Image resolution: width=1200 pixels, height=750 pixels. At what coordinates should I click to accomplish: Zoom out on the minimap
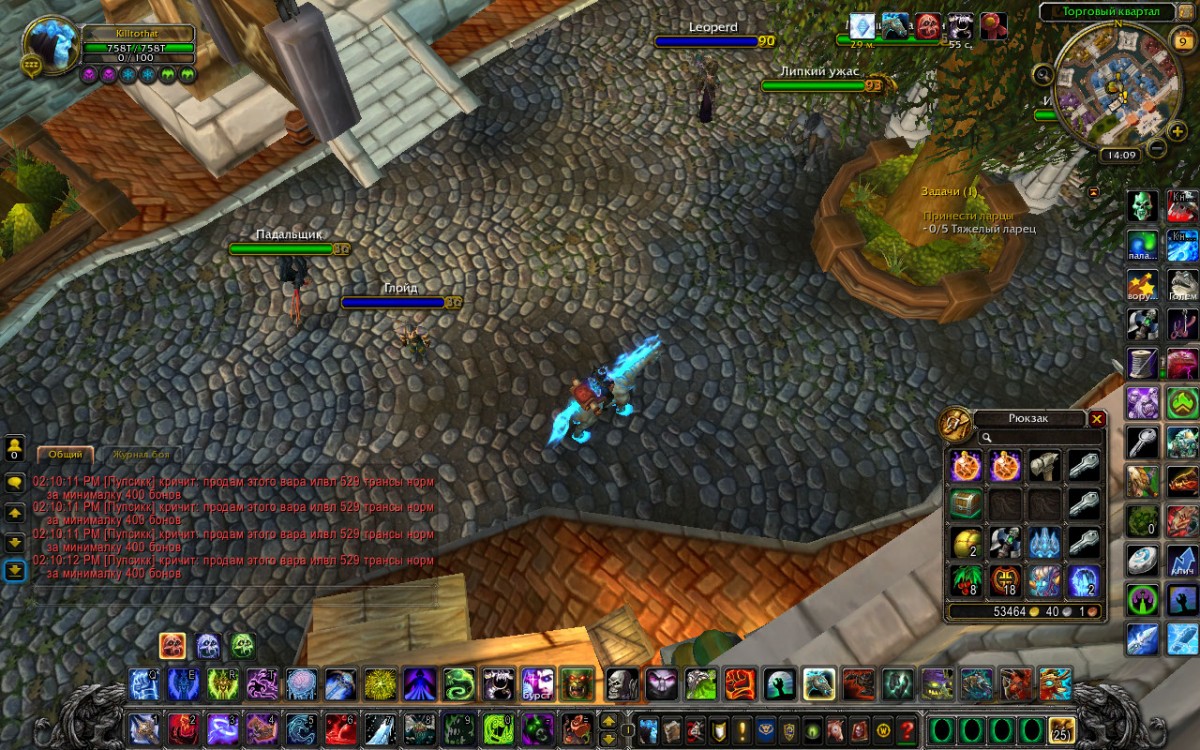coord(1156,149)
